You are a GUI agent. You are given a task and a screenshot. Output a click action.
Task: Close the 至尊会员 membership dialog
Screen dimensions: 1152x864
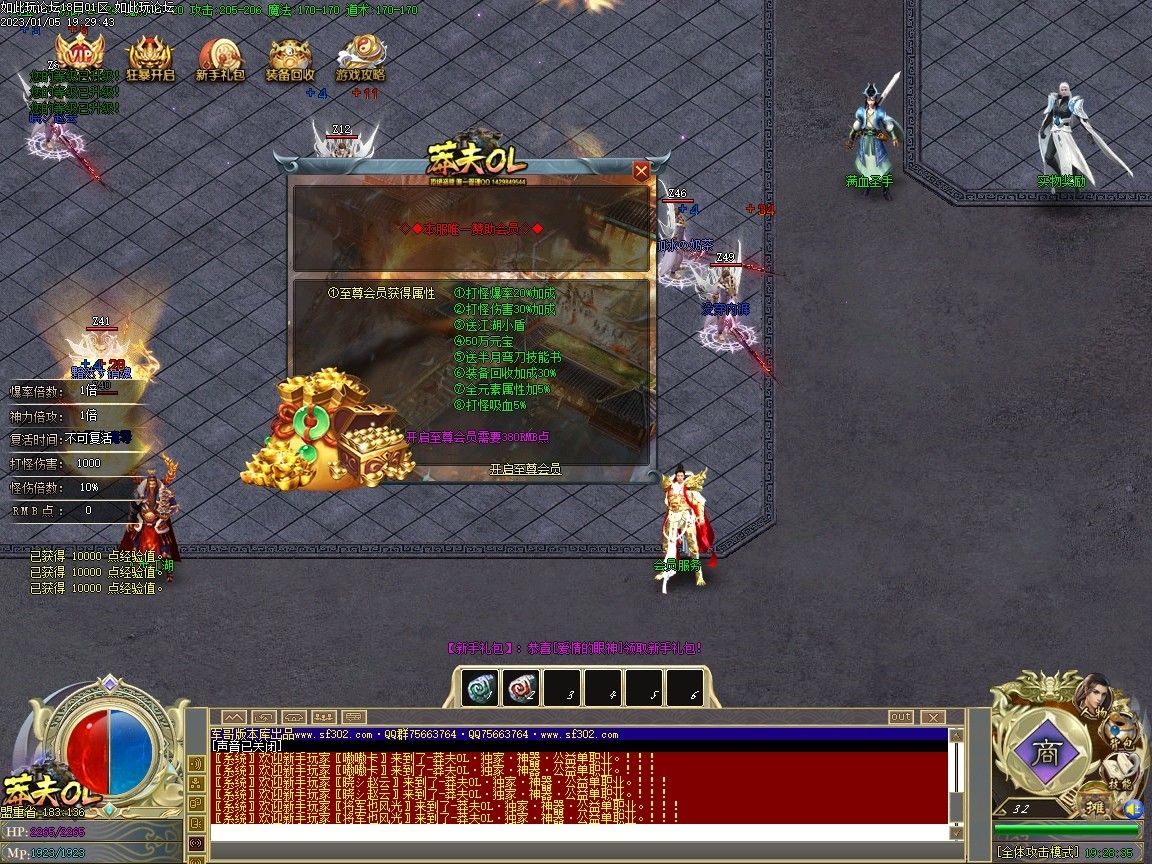tap(641, 171)
